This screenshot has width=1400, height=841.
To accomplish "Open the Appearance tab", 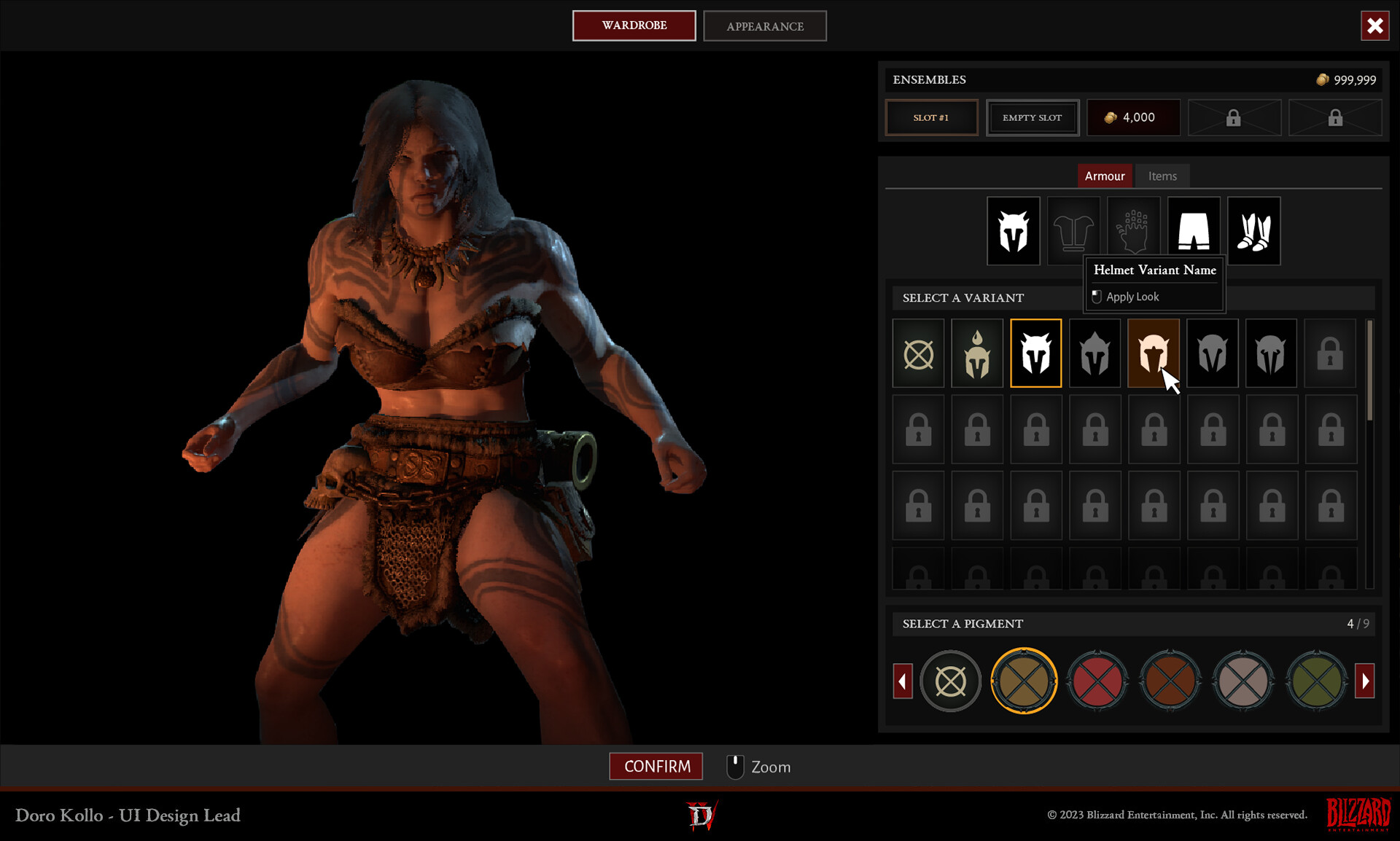I will [x=764, y=26].
